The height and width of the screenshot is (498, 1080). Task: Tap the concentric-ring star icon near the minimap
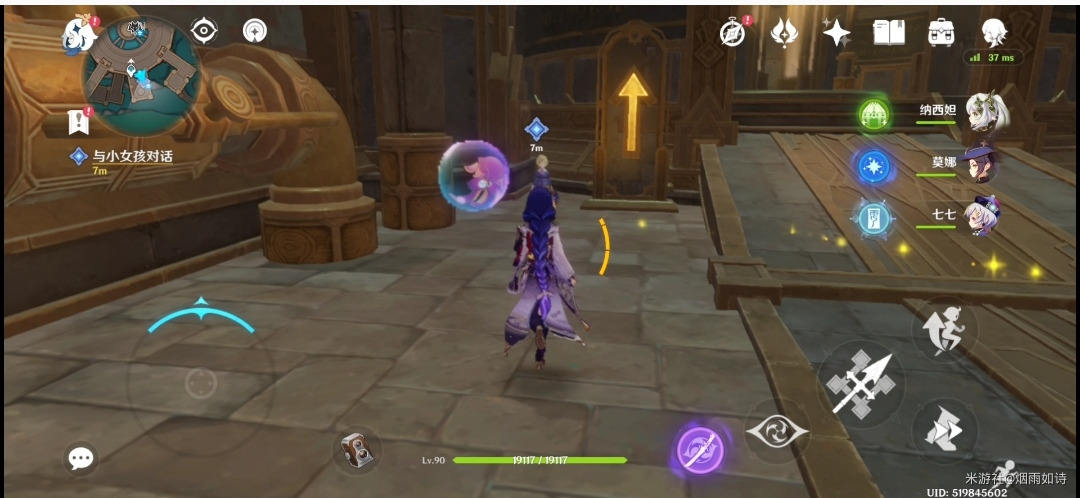(254, 31)
